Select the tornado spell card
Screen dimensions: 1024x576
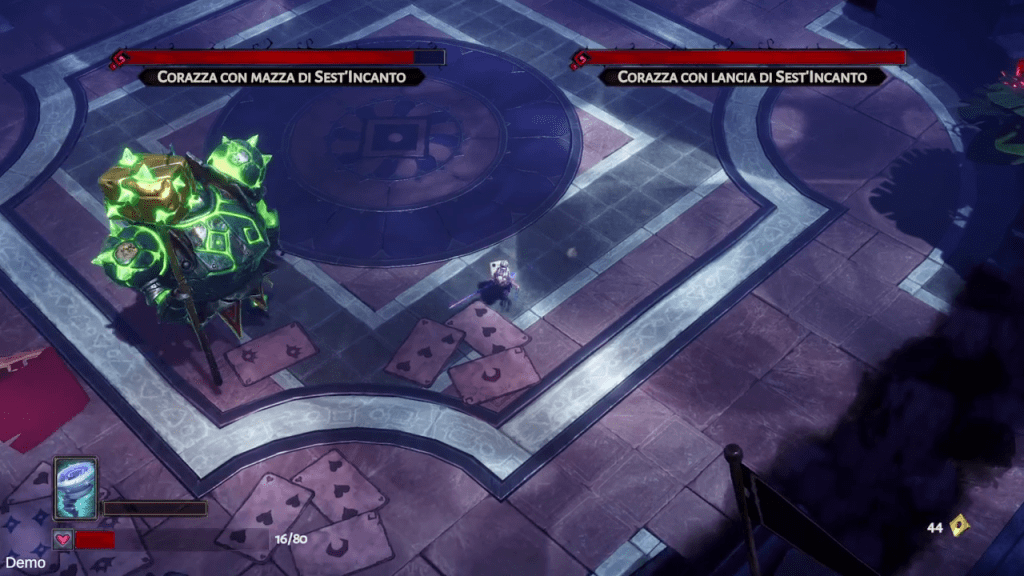click(75, 489)
